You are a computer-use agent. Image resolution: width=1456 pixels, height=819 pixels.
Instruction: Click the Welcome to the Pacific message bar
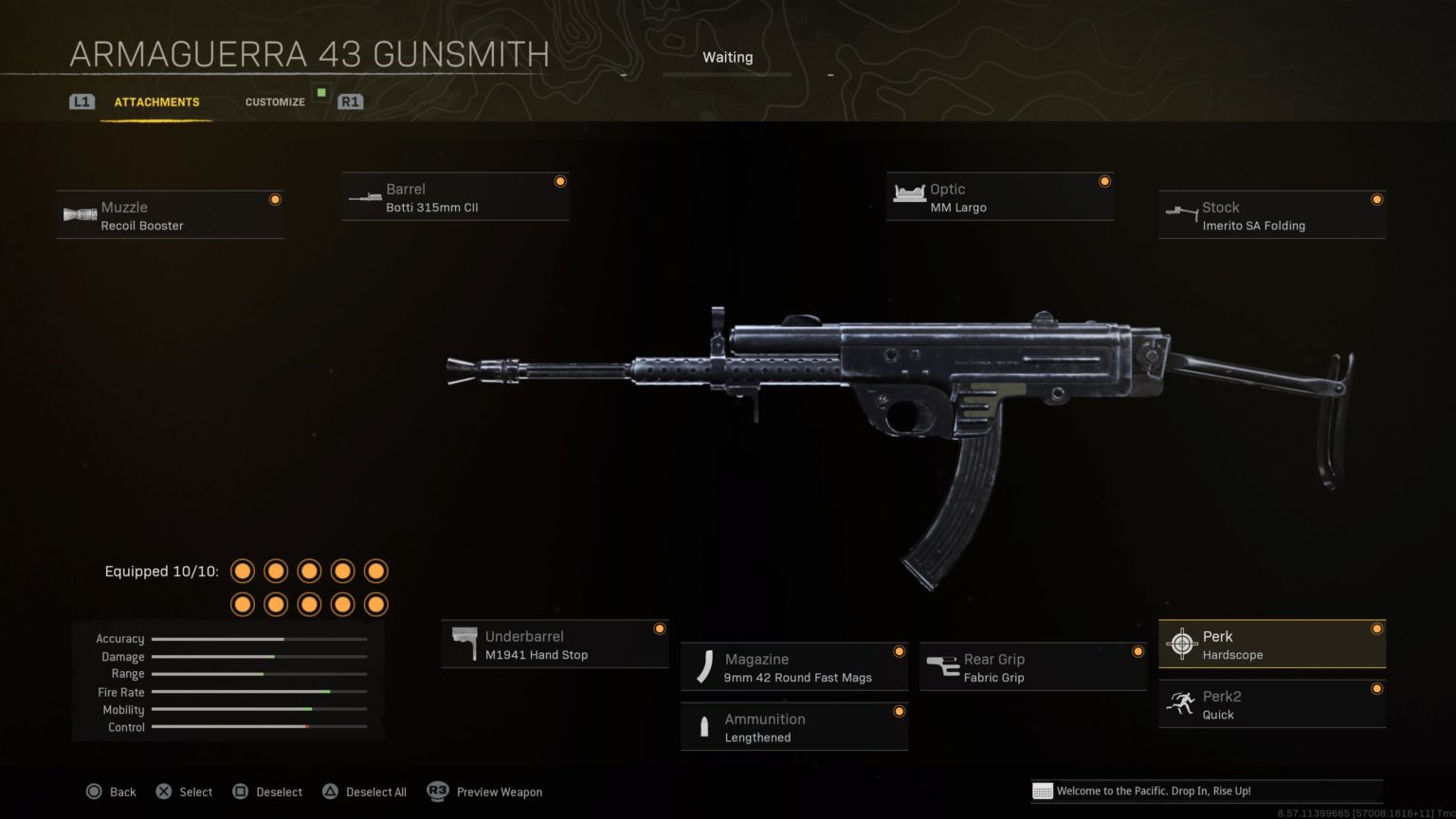click(x=1204, y=791)
